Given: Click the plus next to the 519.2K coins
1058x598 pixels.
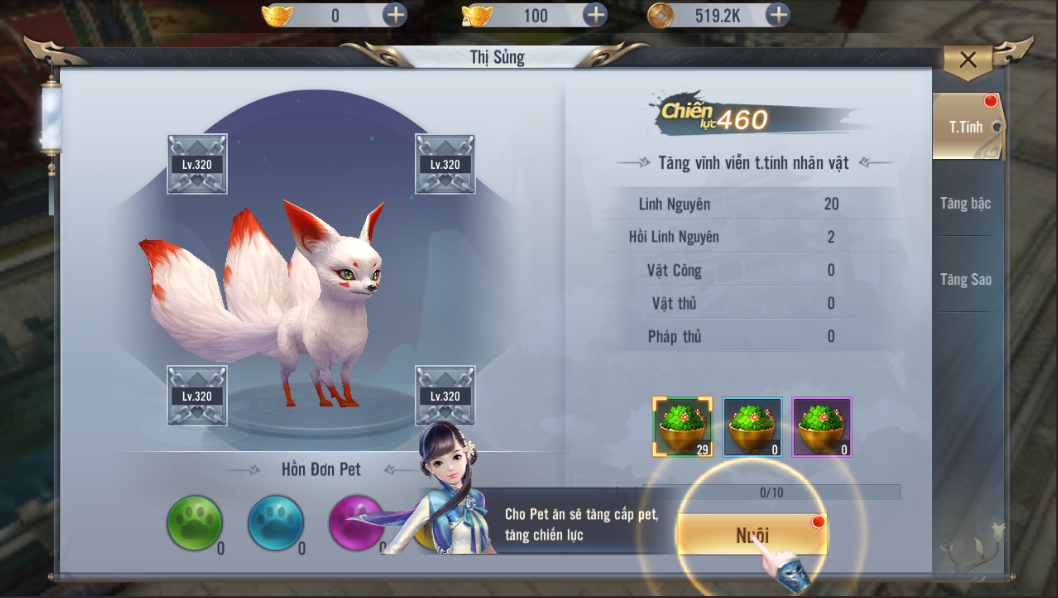Looking at the screenshot, I should (x=777, y=15).
